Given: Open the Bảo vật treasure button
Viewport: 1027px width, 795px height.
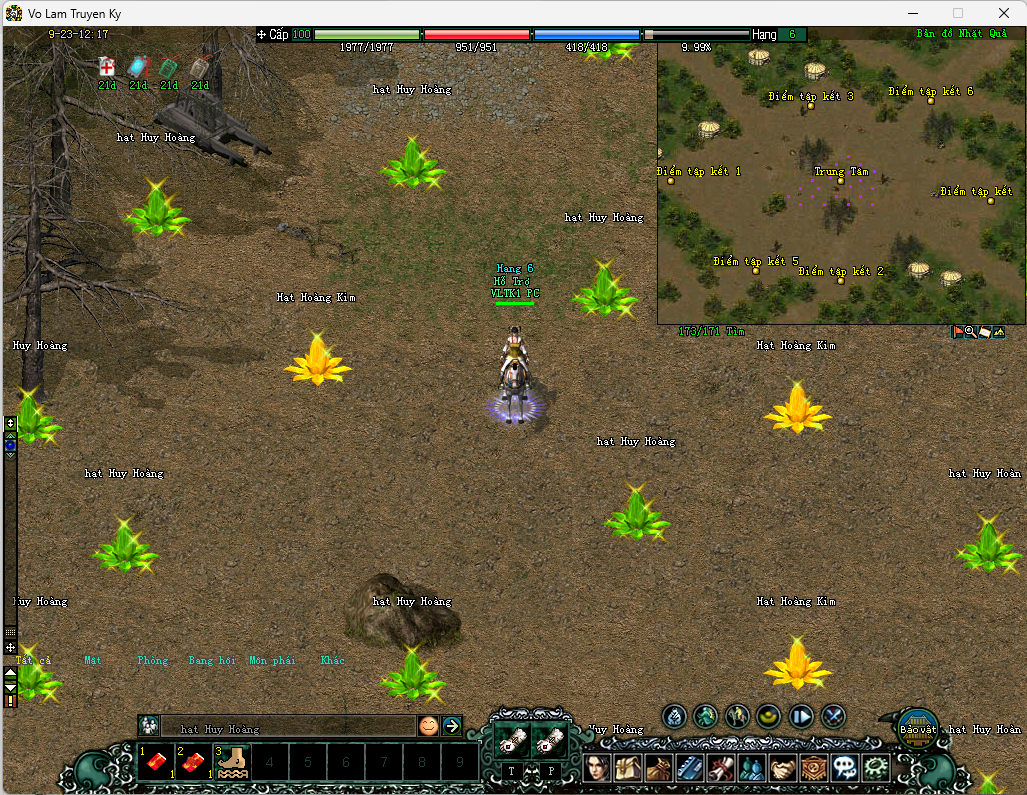Looking at the screenshot, I should click(916, 728).
